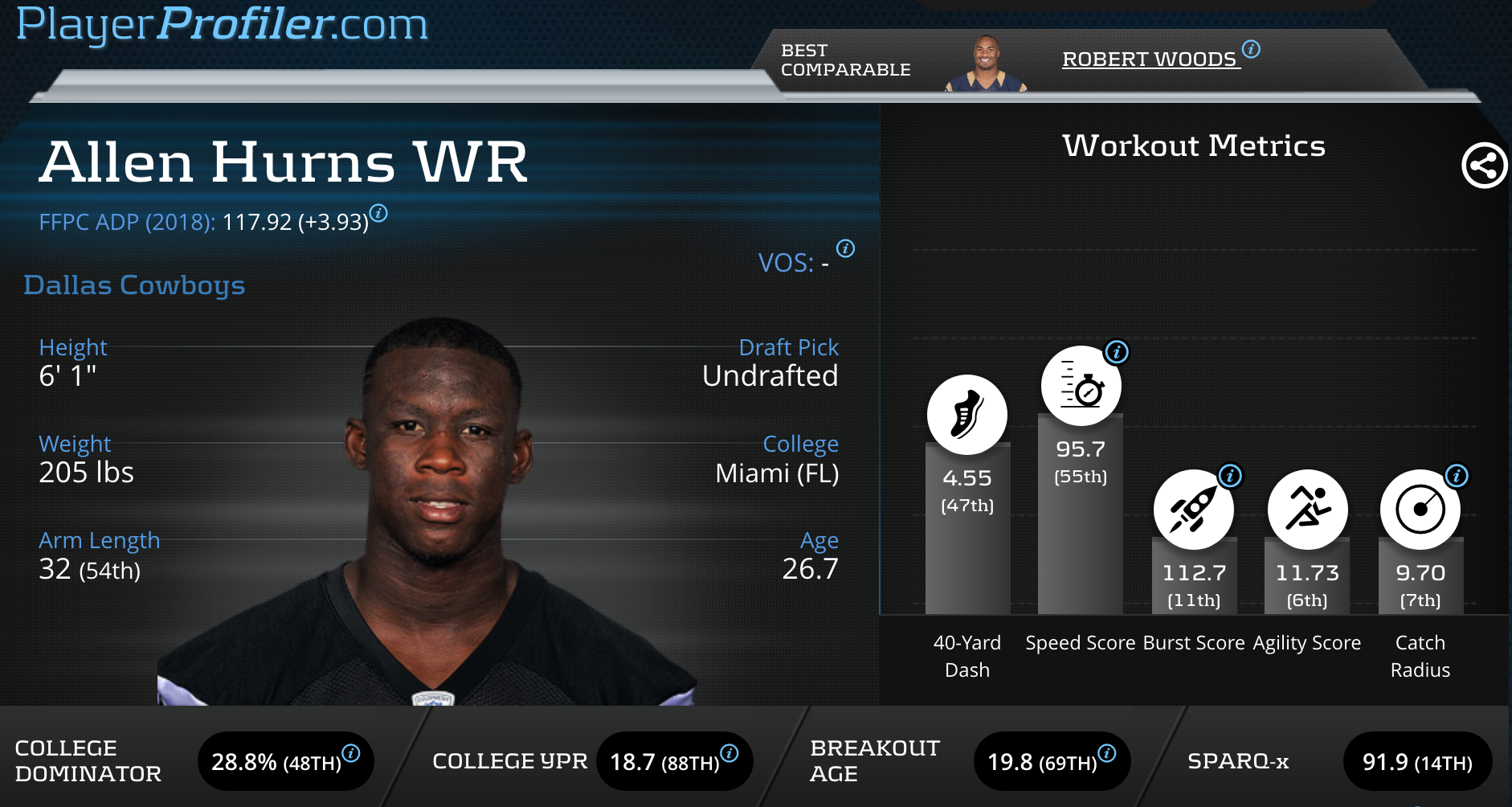
Task: Show info for best comparable player
Action: tap(1251, 49)
